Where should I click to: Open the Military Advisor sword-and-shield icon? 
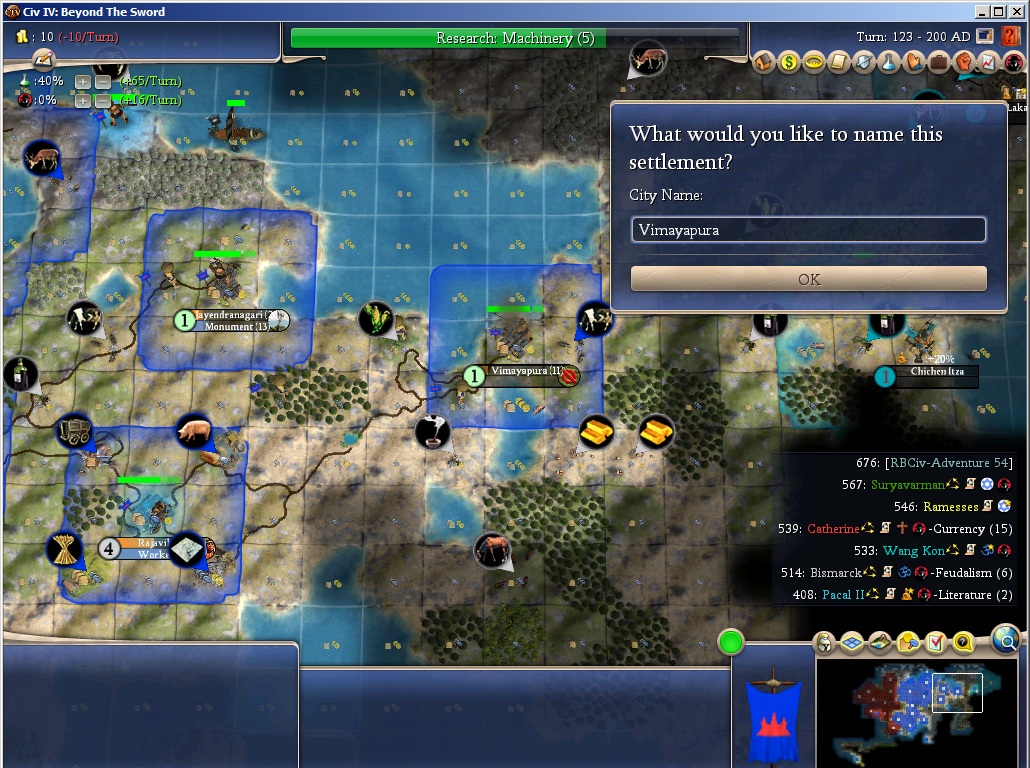(864, 62)
